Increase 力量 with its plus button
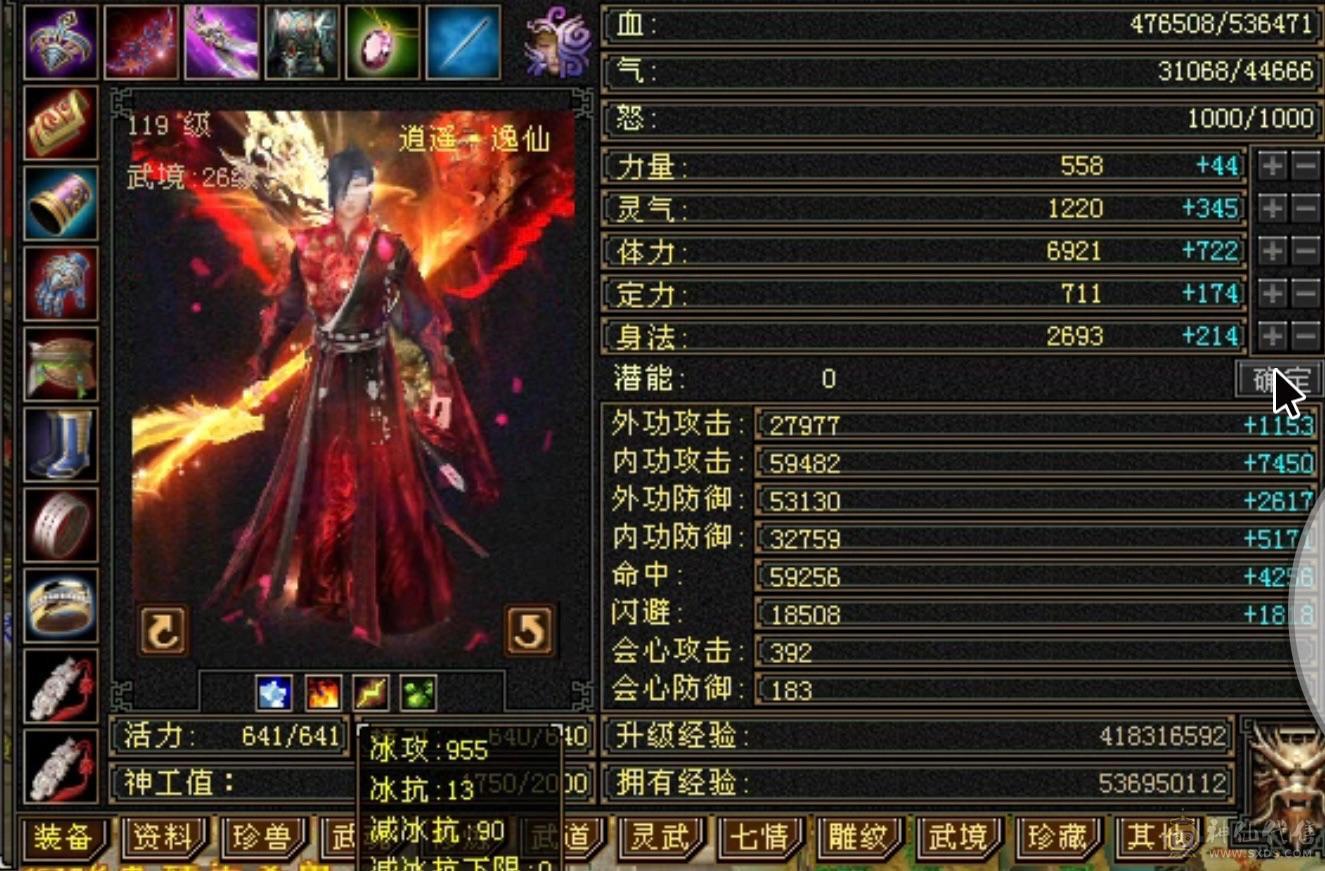The width and height of the screenshot is (1325, 871). pyautogui.click(x=1272, y=165)
